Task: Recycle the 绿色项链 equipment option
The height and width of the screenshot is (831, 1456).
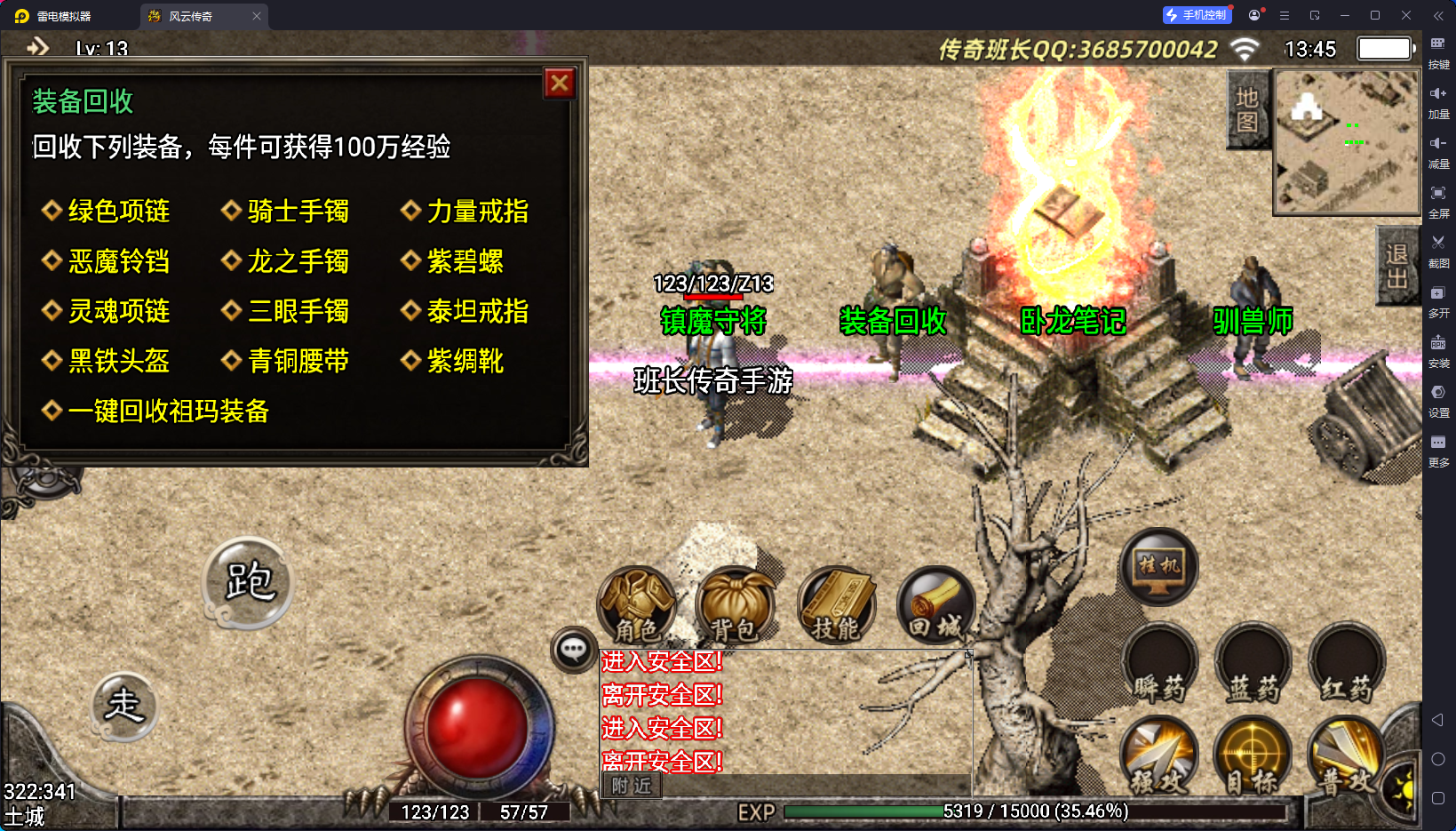Action: pyautogui.click(x=118, y=212)
